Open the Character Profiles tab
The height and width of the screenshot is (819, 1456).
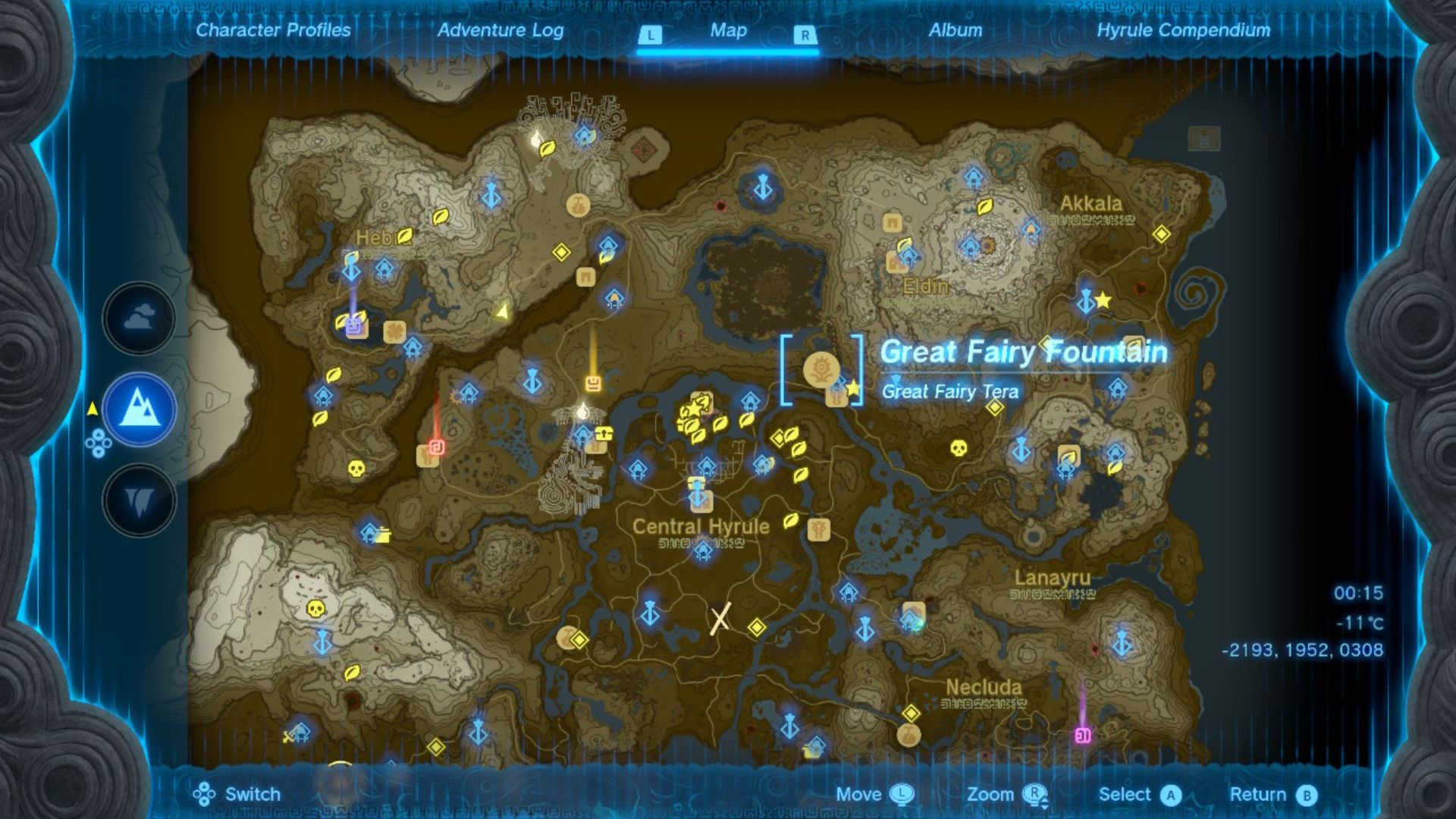click(x=272, y=31)
